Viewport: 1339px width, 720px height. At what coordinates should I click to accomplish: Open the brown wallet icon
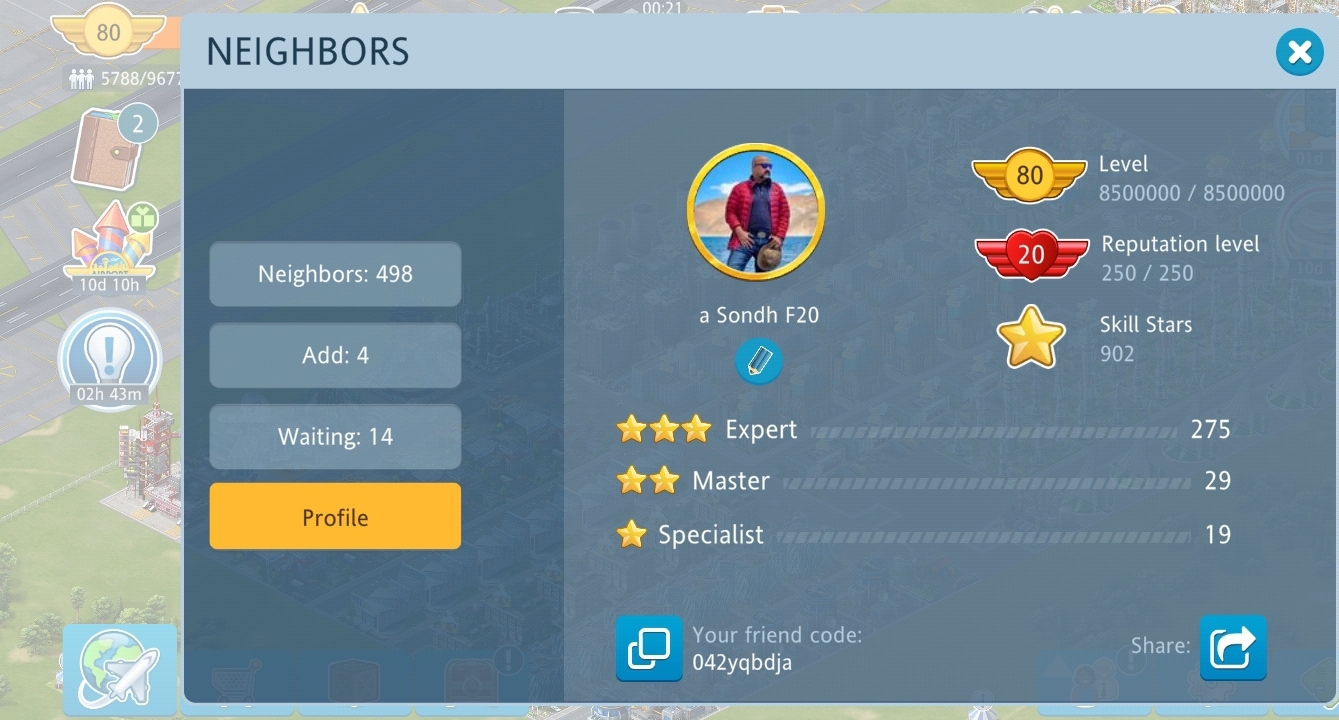click(x=107, y=150)
